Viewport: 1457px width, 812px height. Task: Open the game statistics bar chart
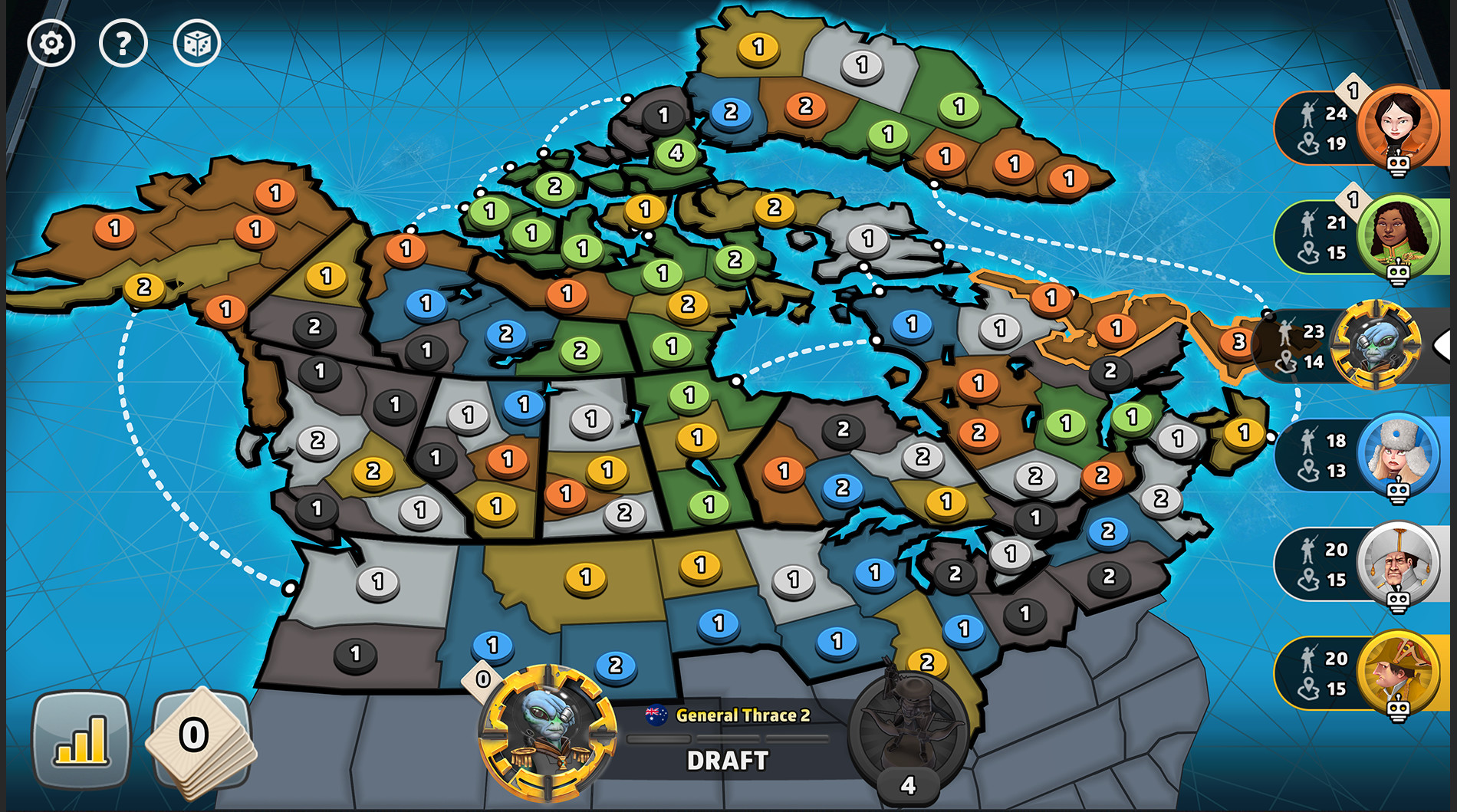tap(81, 737)
